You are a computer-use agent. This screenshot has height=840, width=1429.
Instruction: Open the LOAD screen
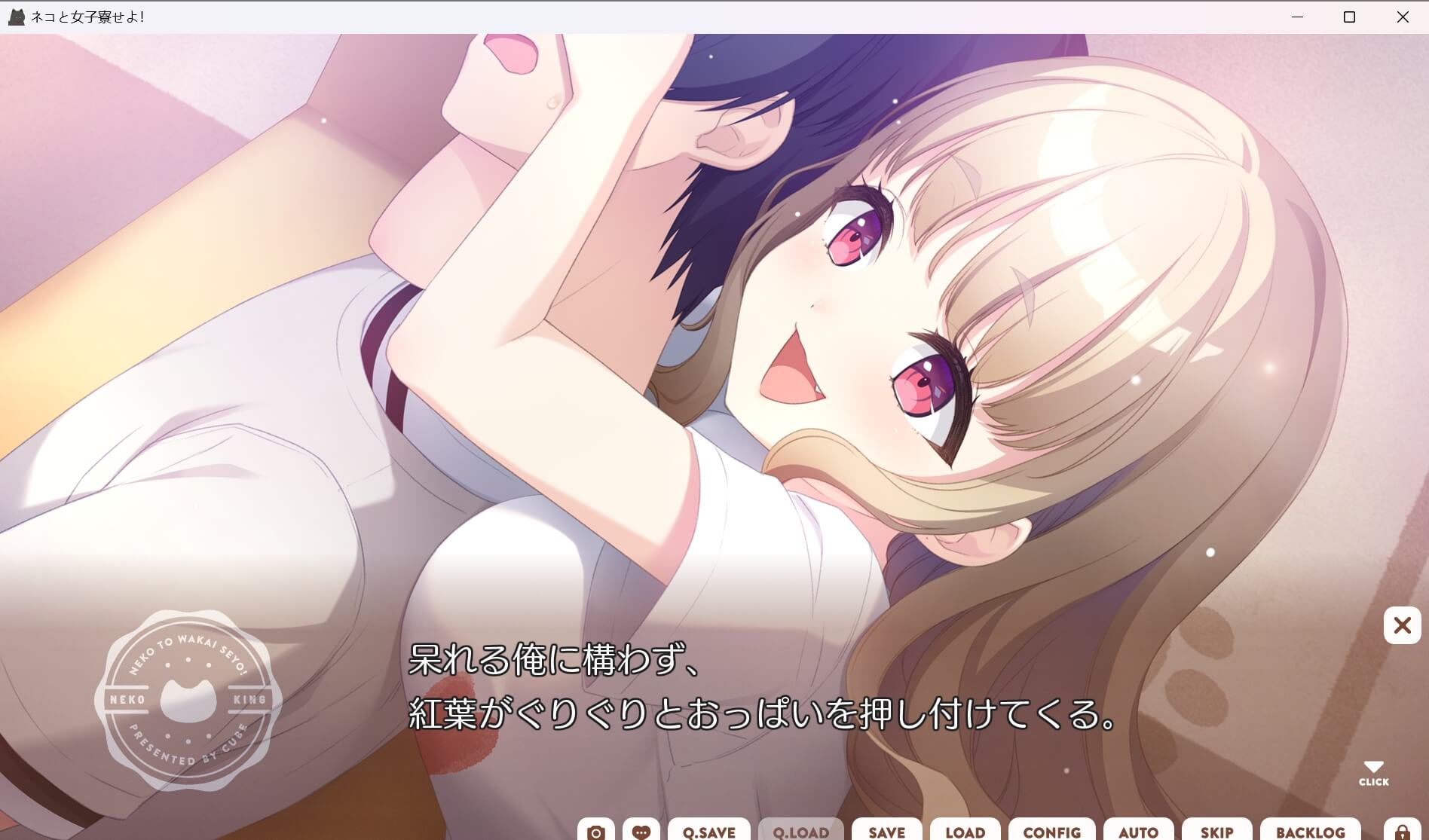[965, 832]
